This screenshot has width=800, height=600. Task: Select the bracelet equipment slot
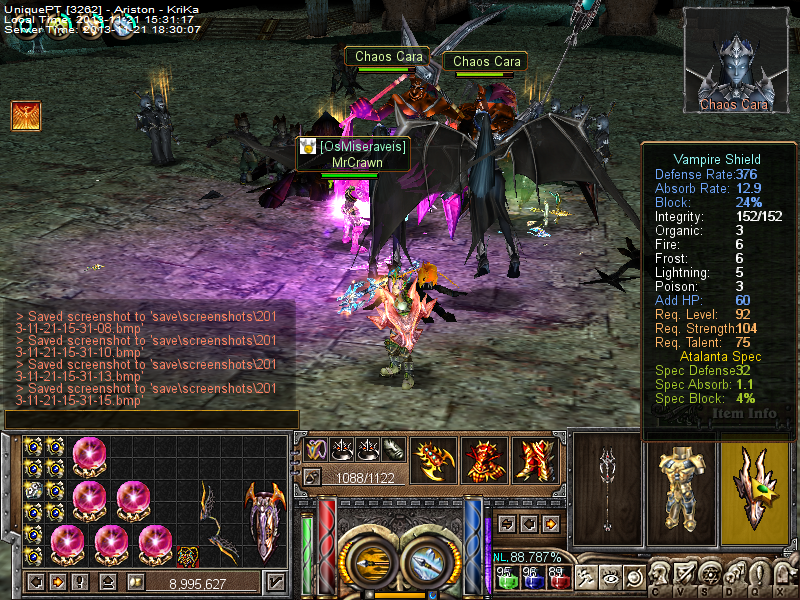point(435,460)
